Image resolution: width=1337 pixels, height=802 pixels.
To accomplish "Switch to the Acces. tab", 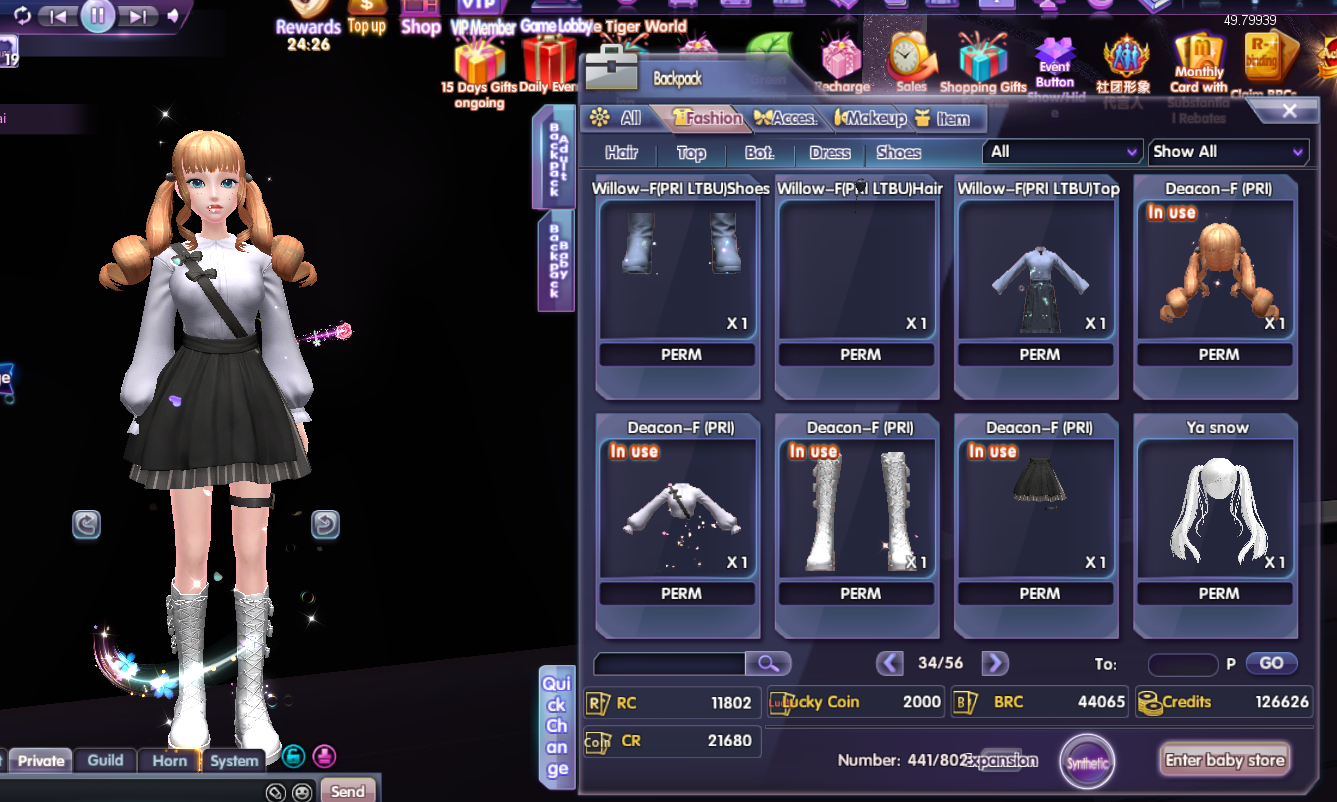I will click(x=786, y=118).
